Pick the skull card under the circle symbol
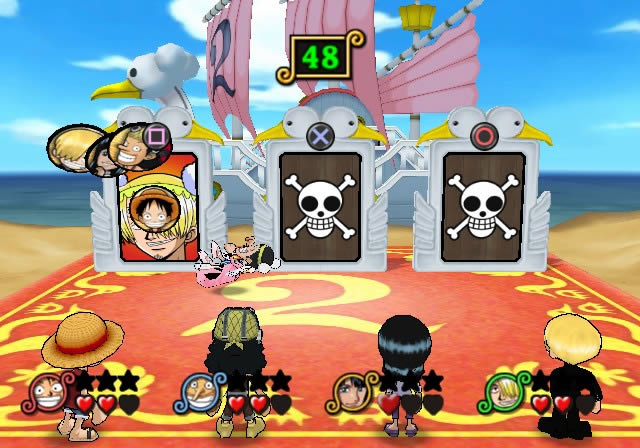The image size is (640, 448). [483, 207]
